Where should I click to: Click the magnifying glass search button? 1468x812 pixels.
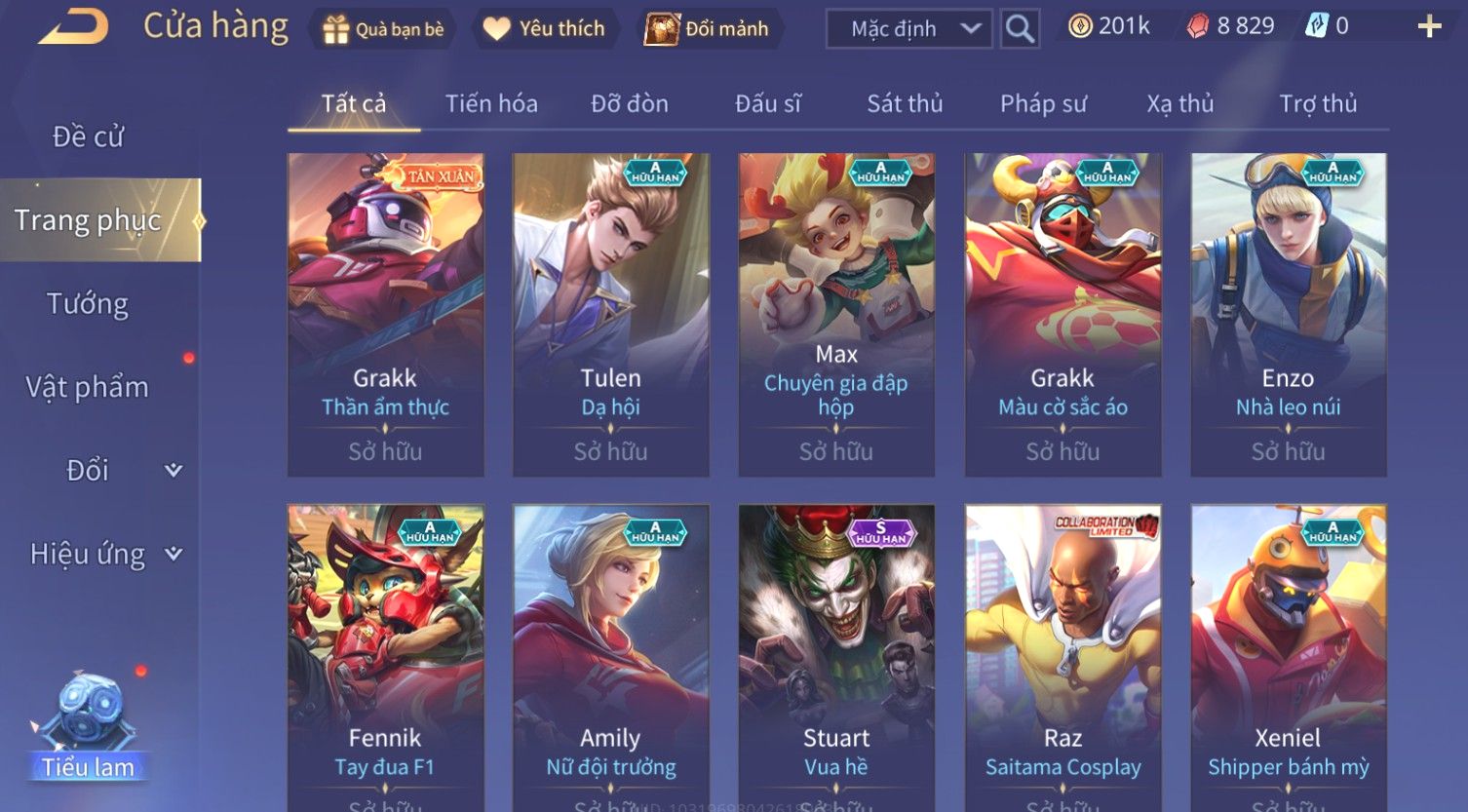tap(1020, 29)
